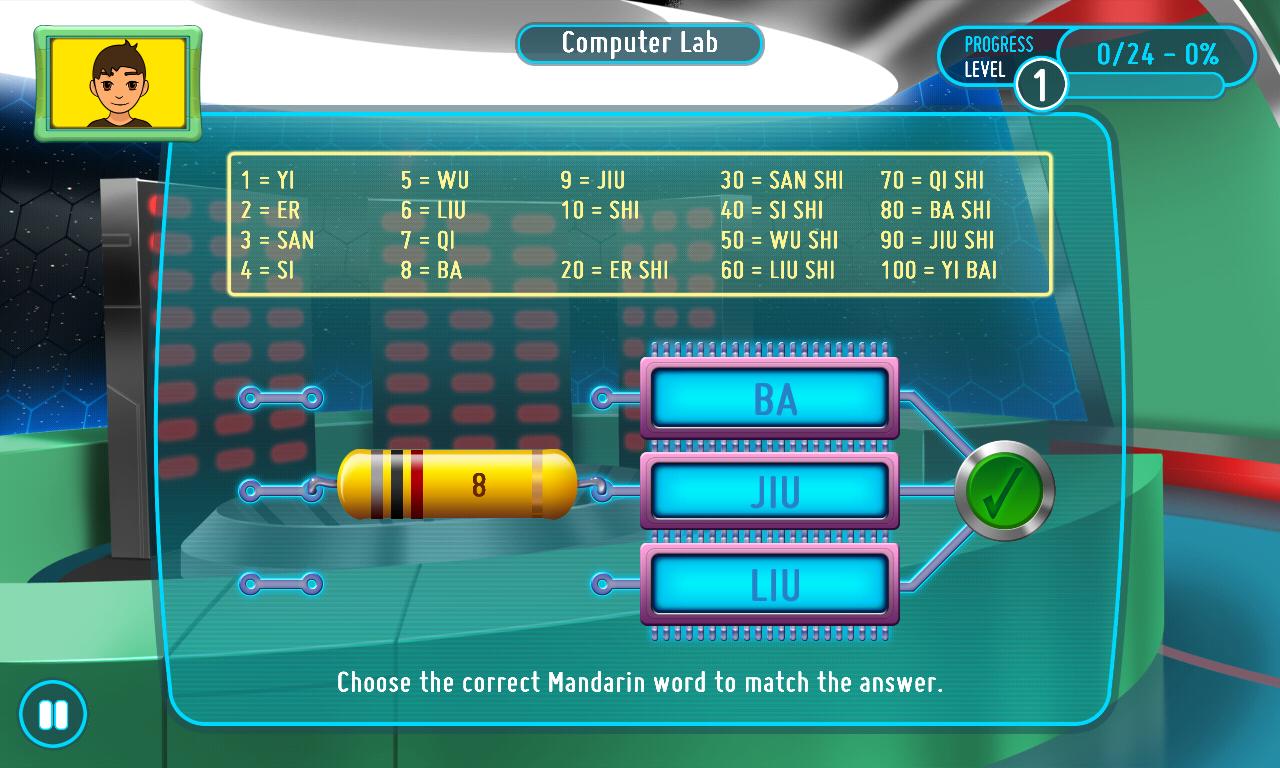Pause the game

click(x=53, y=715)
